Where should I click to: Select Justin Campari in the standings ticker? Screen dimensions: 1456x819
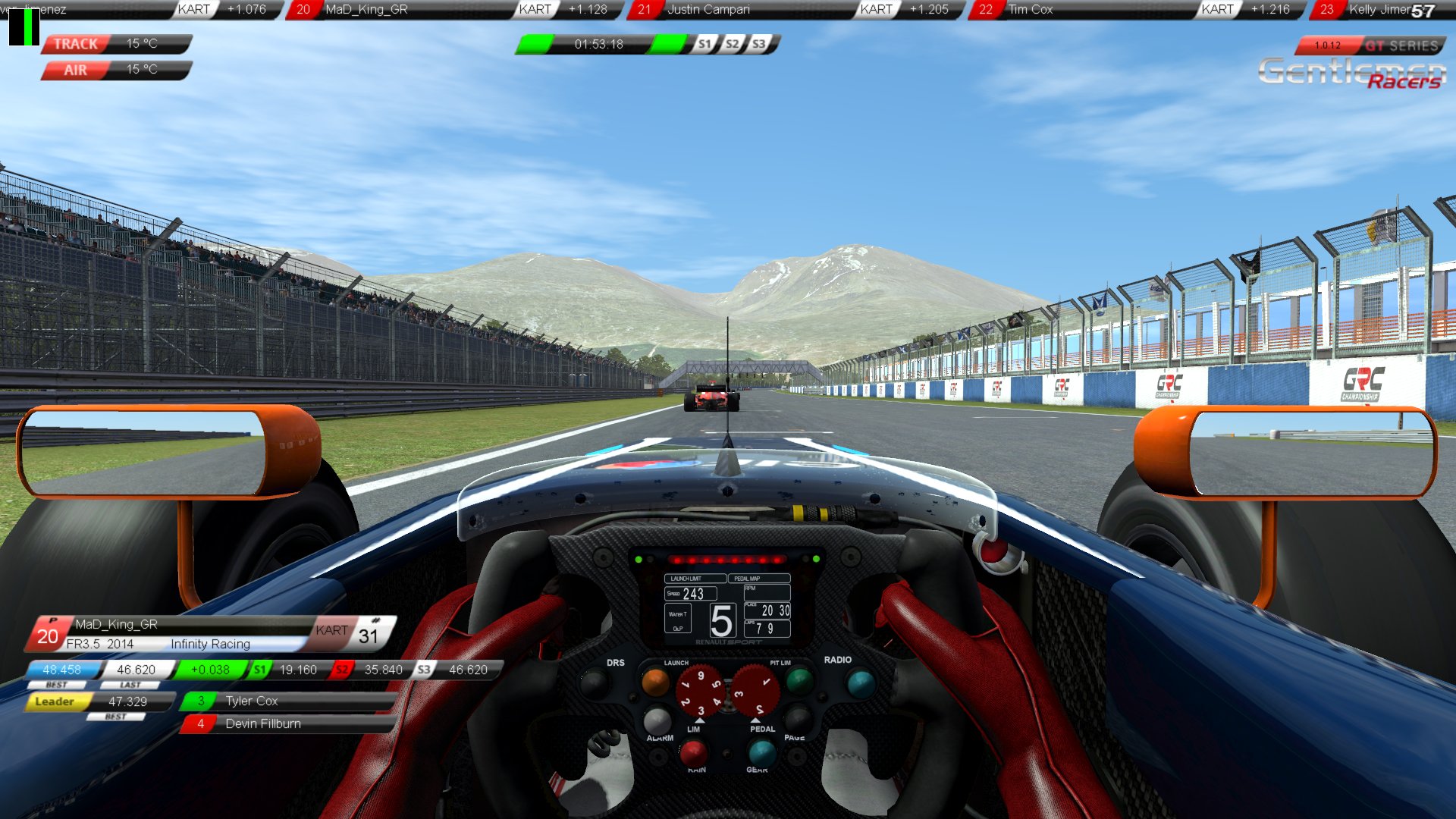pos(708,10)
